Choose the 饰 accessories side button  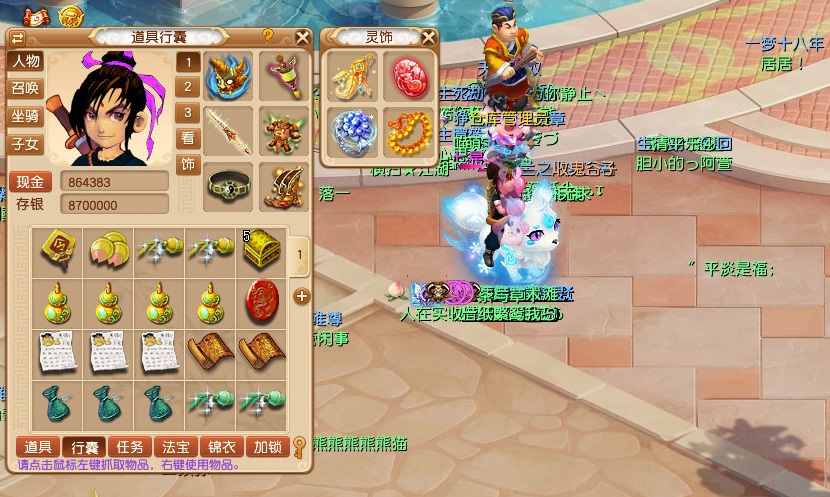point(187,164)
